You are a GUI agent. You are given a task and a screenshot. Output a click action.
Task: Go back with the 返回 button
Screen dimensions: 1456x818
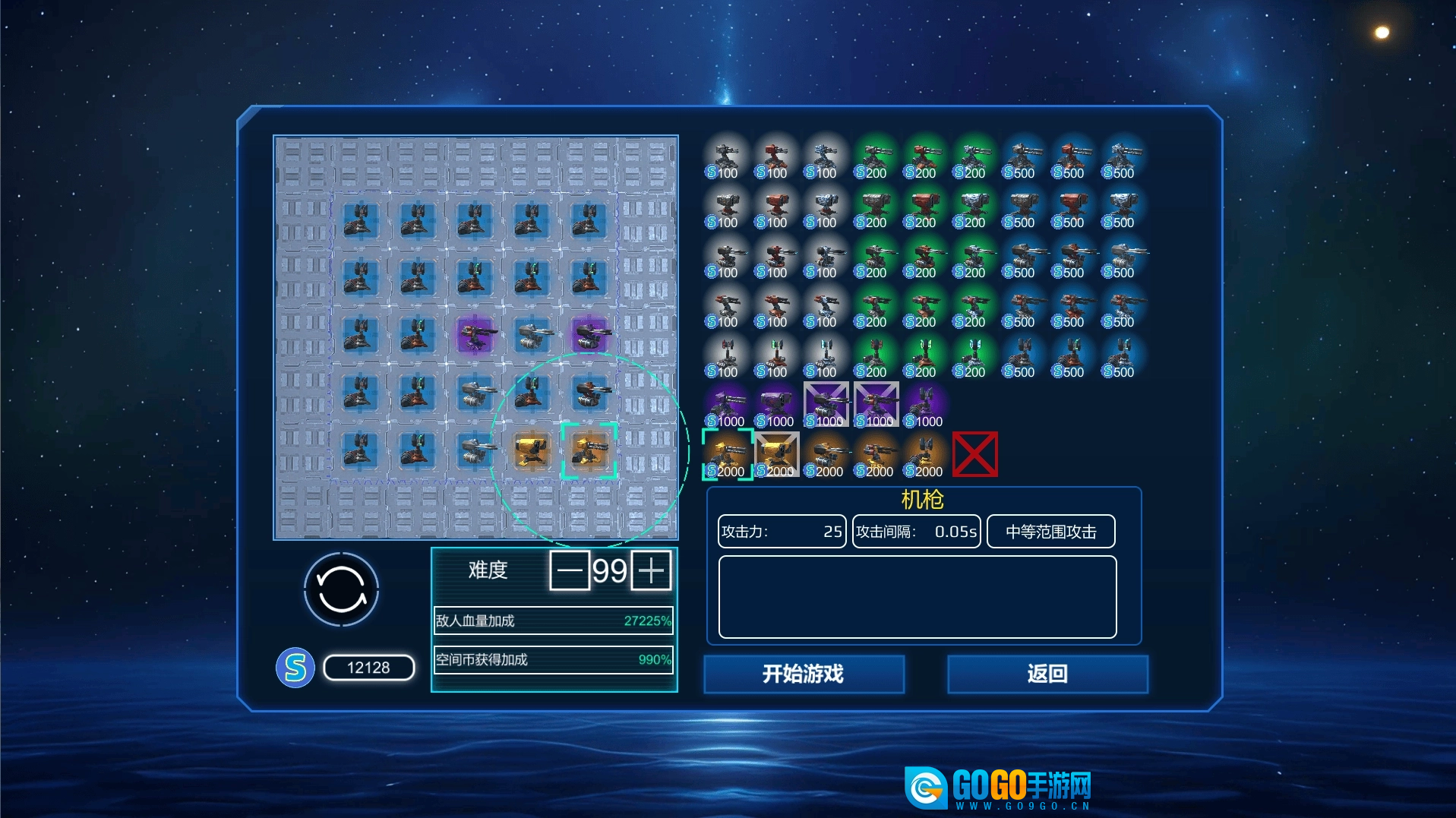(1047, 674)
